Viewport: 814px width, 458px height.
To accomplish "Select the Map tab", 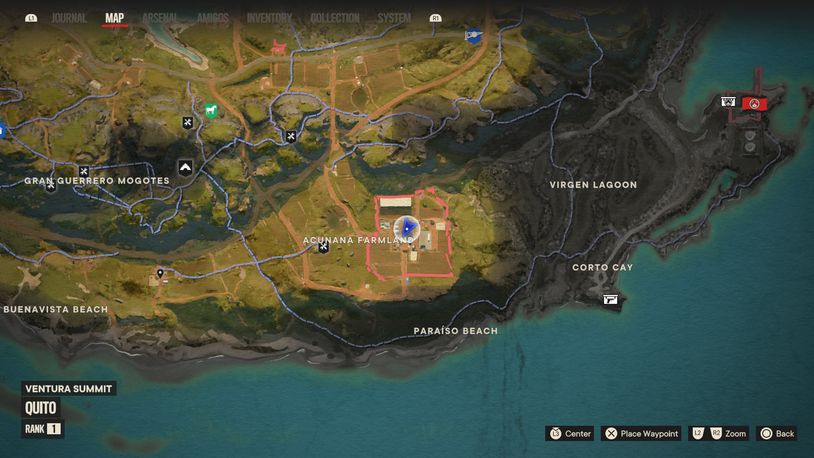I will click(115, 18).
